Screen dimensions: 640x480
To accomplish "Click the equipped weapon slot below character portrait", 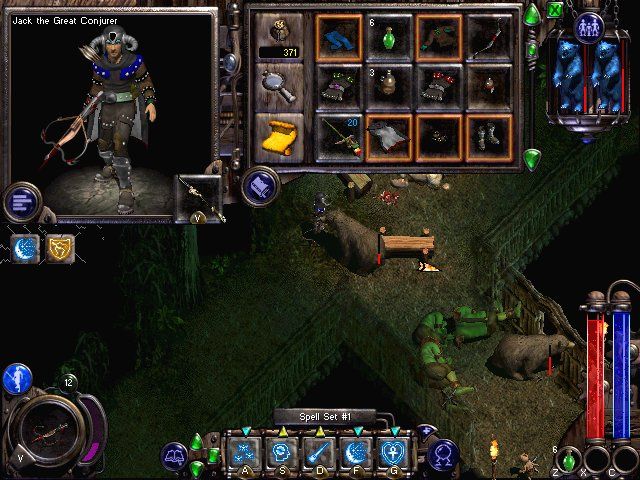I will point(198,197).
